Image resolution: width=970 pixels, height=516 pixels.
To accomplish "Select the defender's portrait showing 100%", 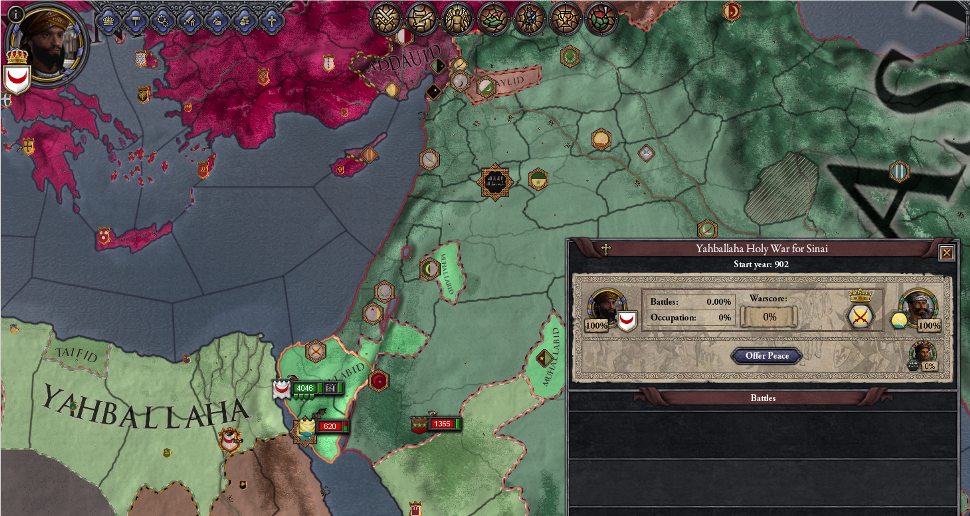I will pos(917,307).
